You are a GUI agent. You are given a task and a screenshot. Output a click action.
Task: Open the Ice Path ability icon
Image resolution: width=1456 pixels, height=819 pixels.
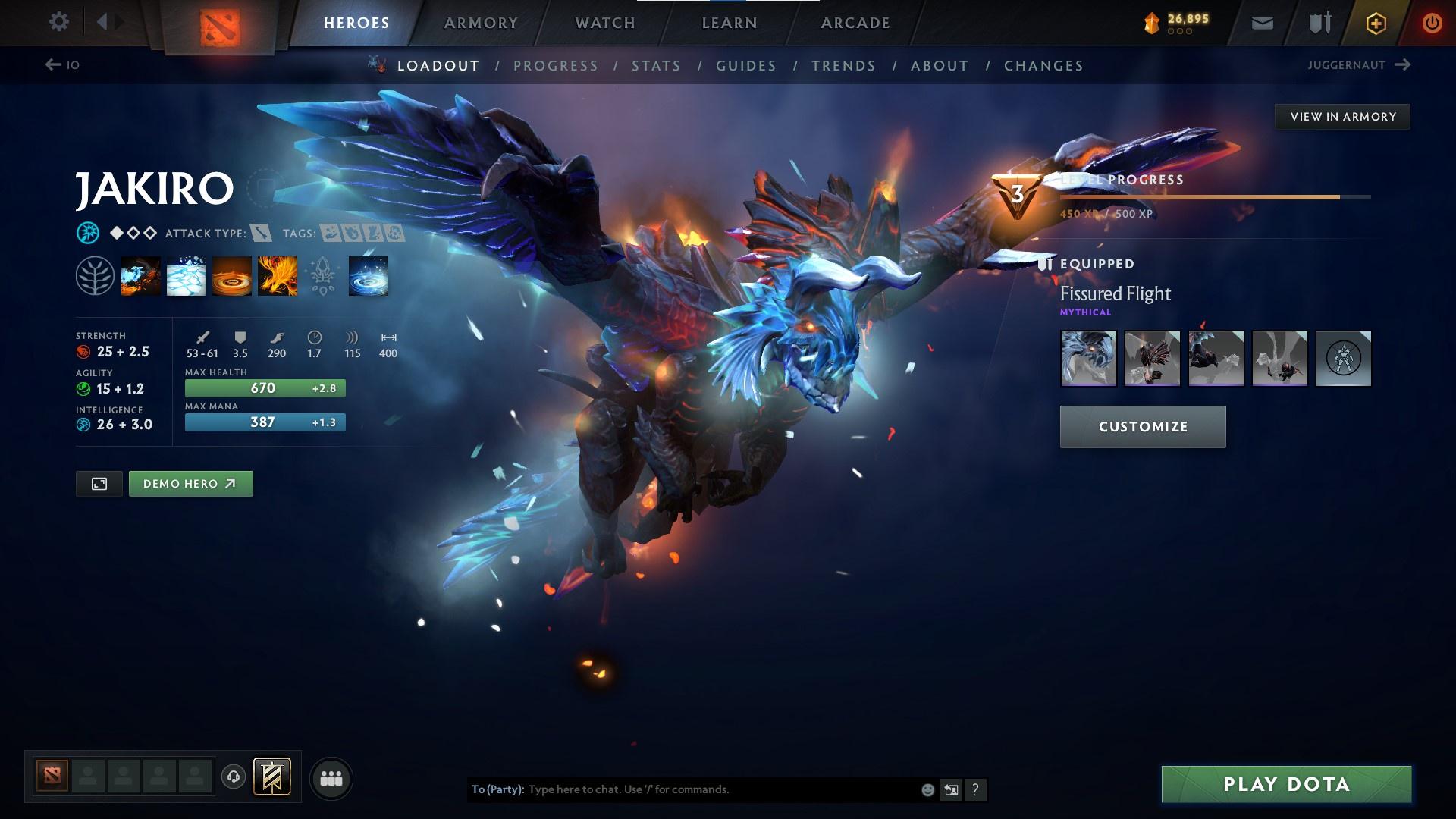pos(186,275)
